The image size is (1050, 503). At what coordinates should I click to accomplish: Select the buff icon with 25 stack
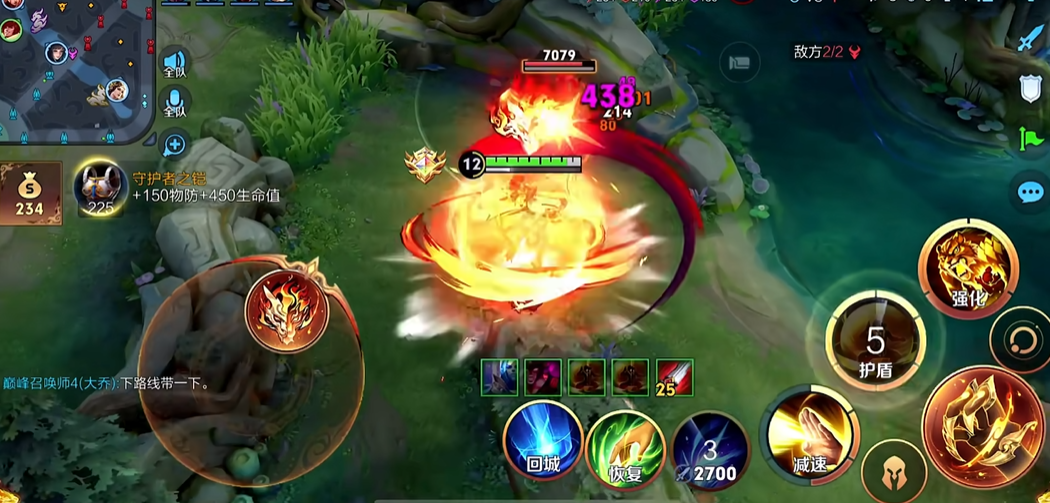(675, 377)
